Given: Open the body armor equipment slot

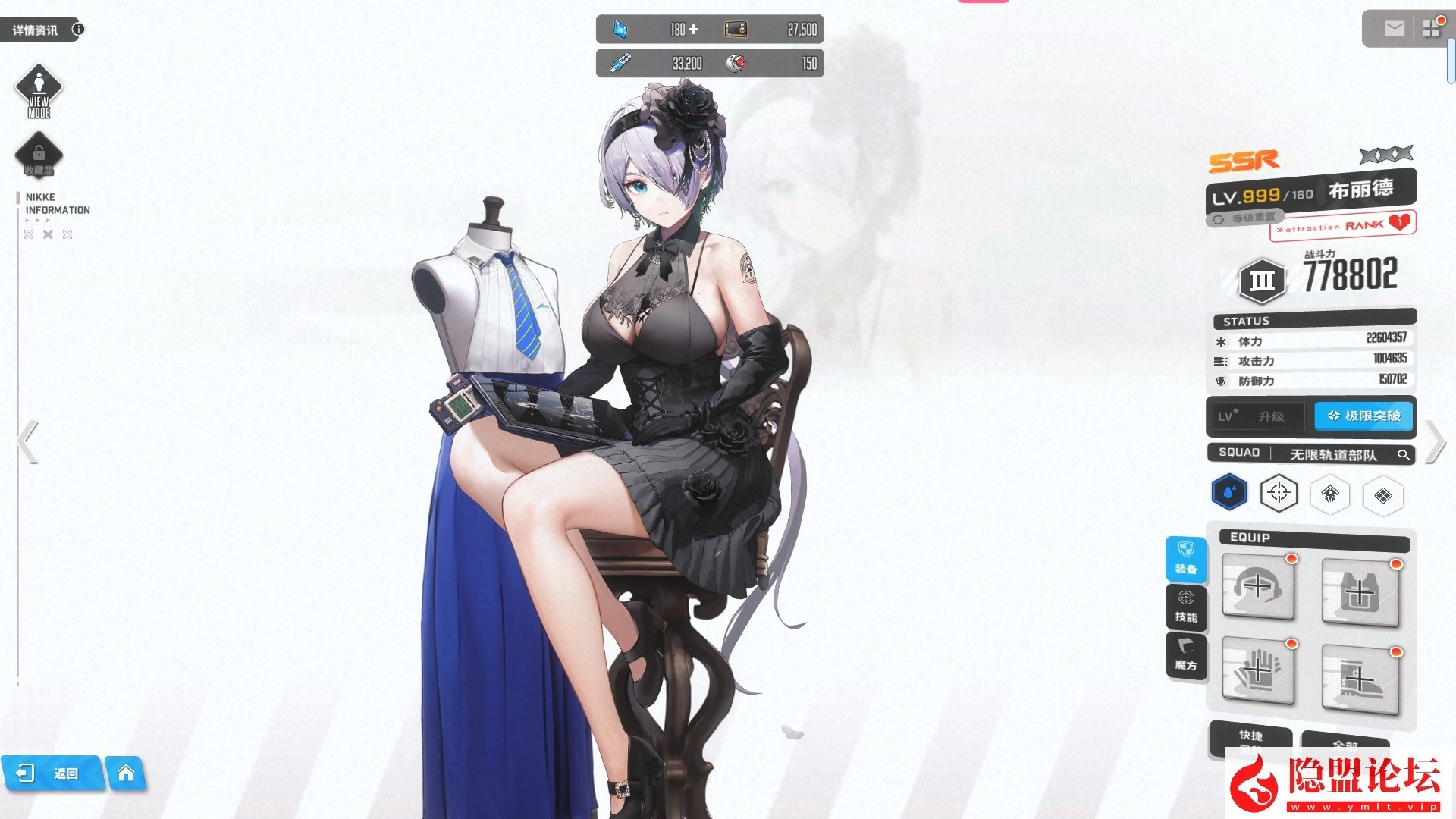Looking at the screenshot, I should click(1361, 592).
